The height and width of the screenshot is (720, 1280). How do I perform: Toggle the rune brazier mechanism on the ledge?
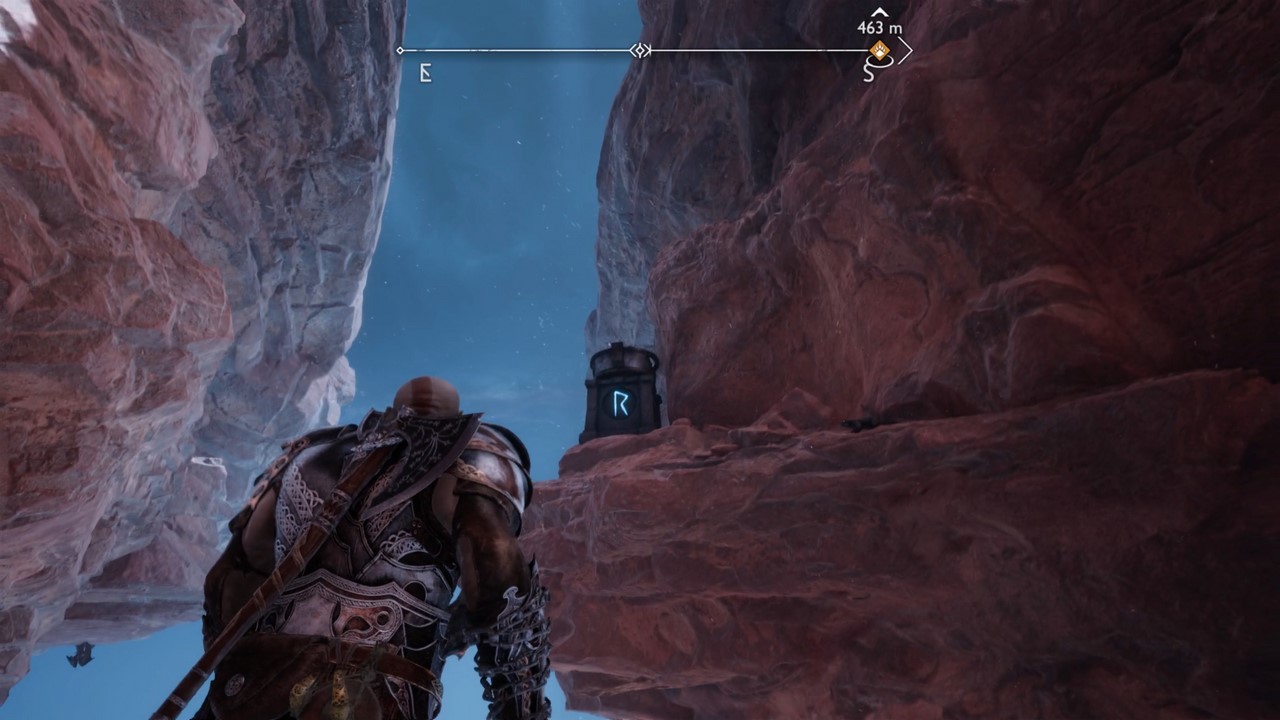[x=620, y=390]
